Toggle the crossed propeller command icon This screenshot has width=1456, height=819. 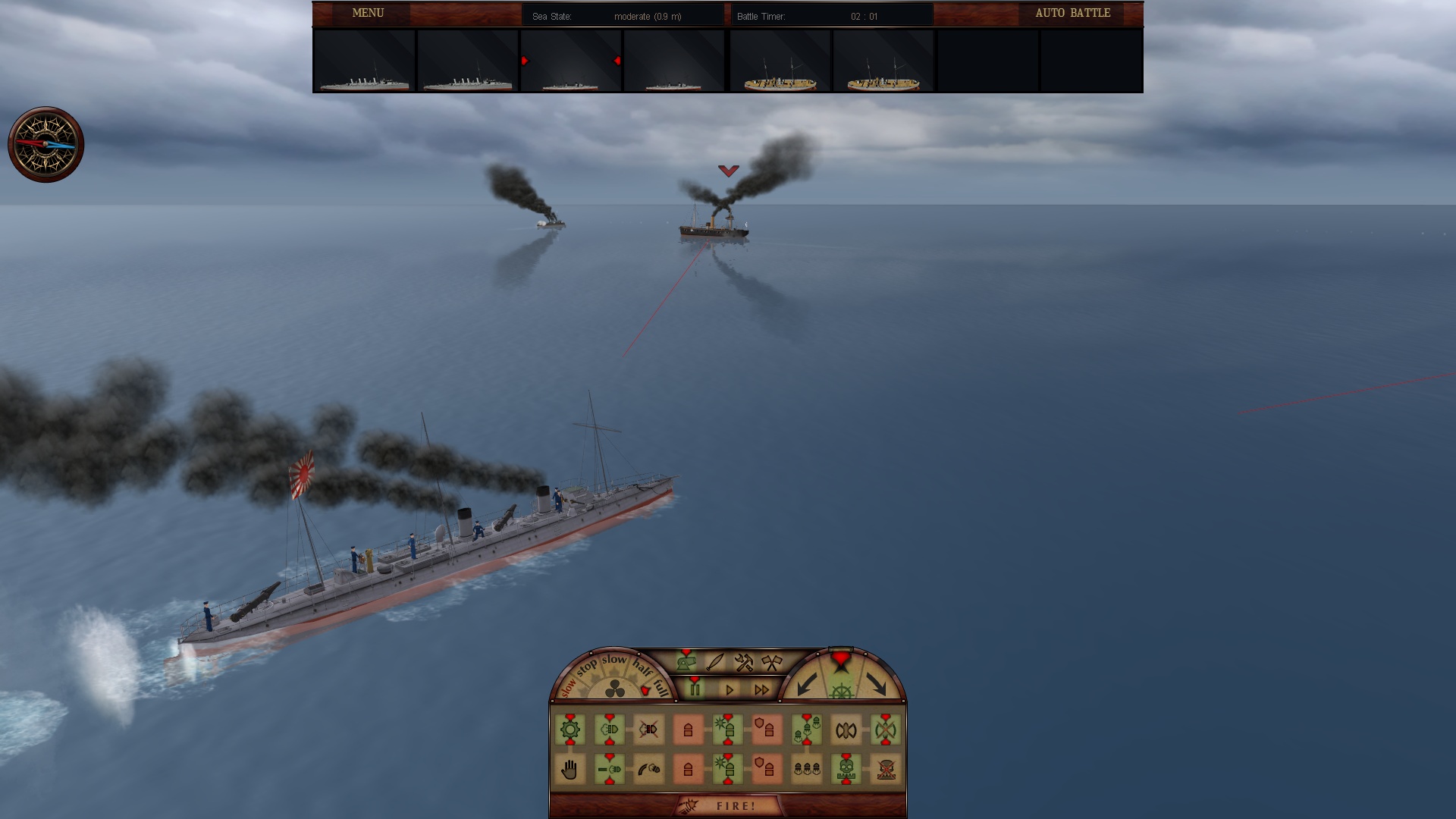[x=886, y=729]
